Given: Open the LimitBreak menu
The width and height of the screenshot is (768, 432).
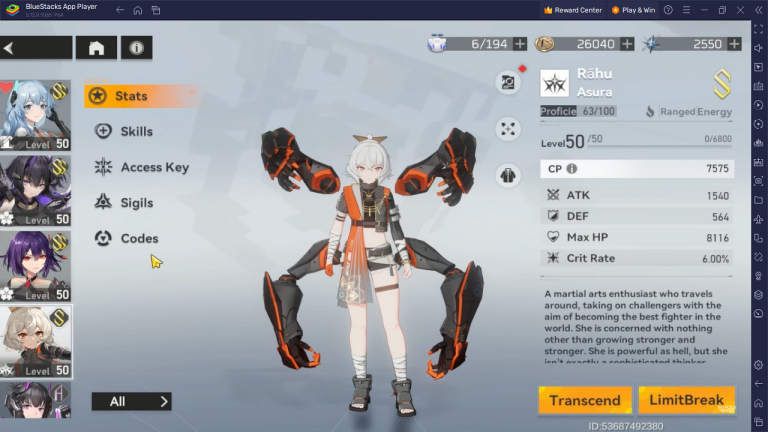Looking at the screenshot, I should tap(686, 400).
